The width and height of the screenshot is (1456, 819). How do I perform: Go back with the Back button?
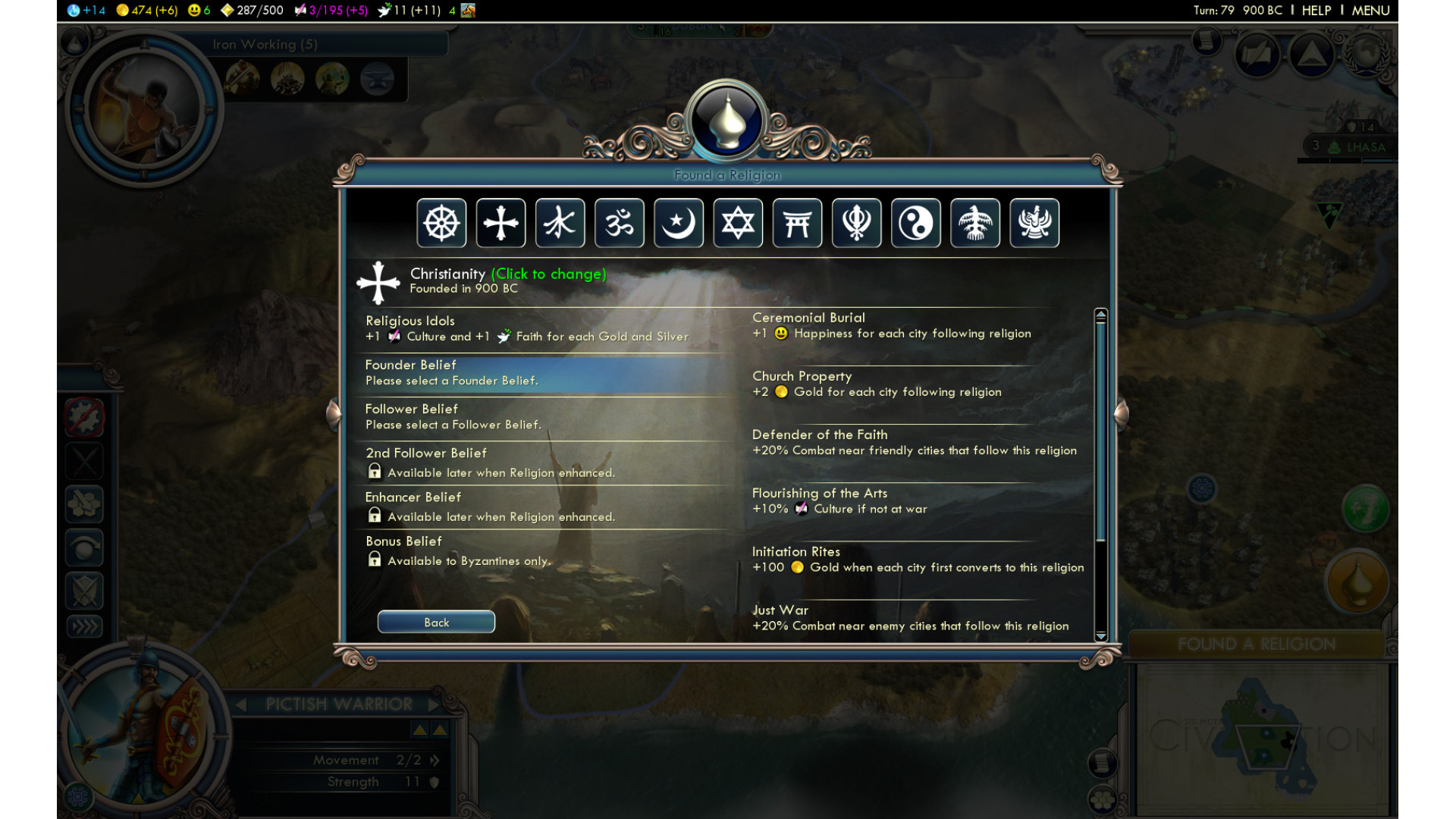pos(436,622)
